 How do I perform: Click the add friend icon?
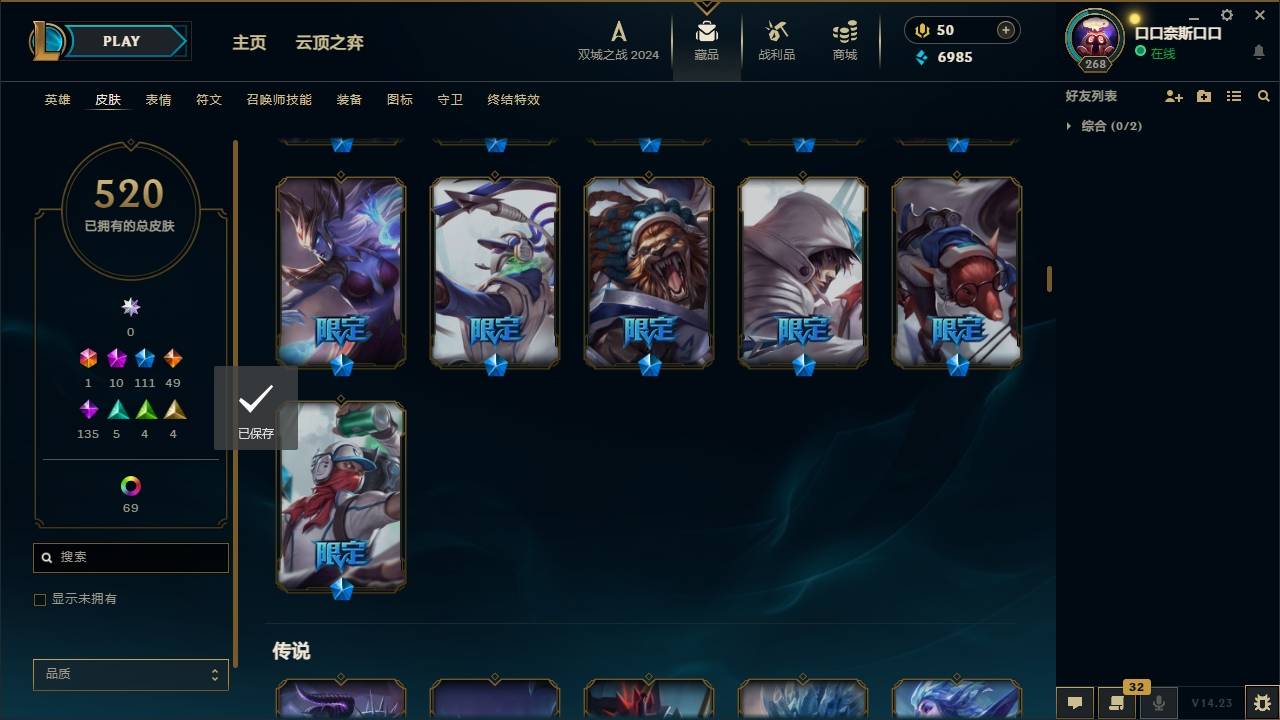click(1174, 96)
